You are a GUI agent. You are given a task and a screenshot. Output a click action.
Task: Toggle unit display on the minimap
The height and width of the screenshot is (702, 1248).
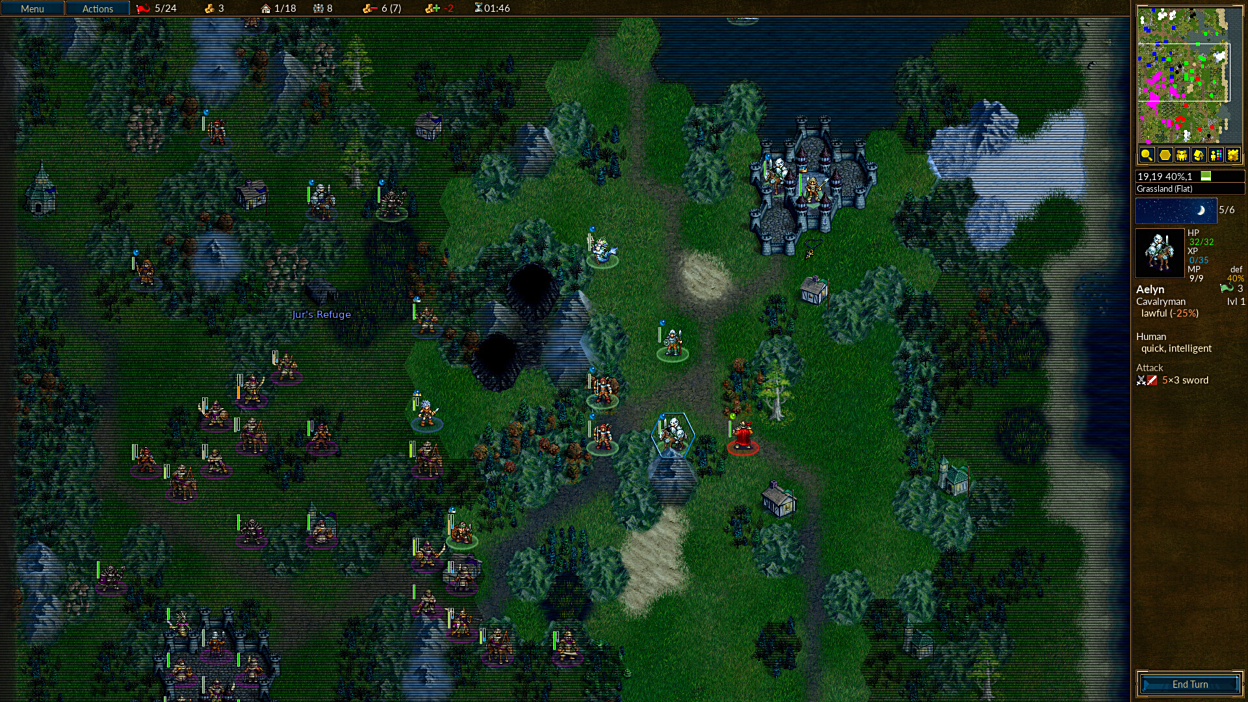coord(1181,155)
